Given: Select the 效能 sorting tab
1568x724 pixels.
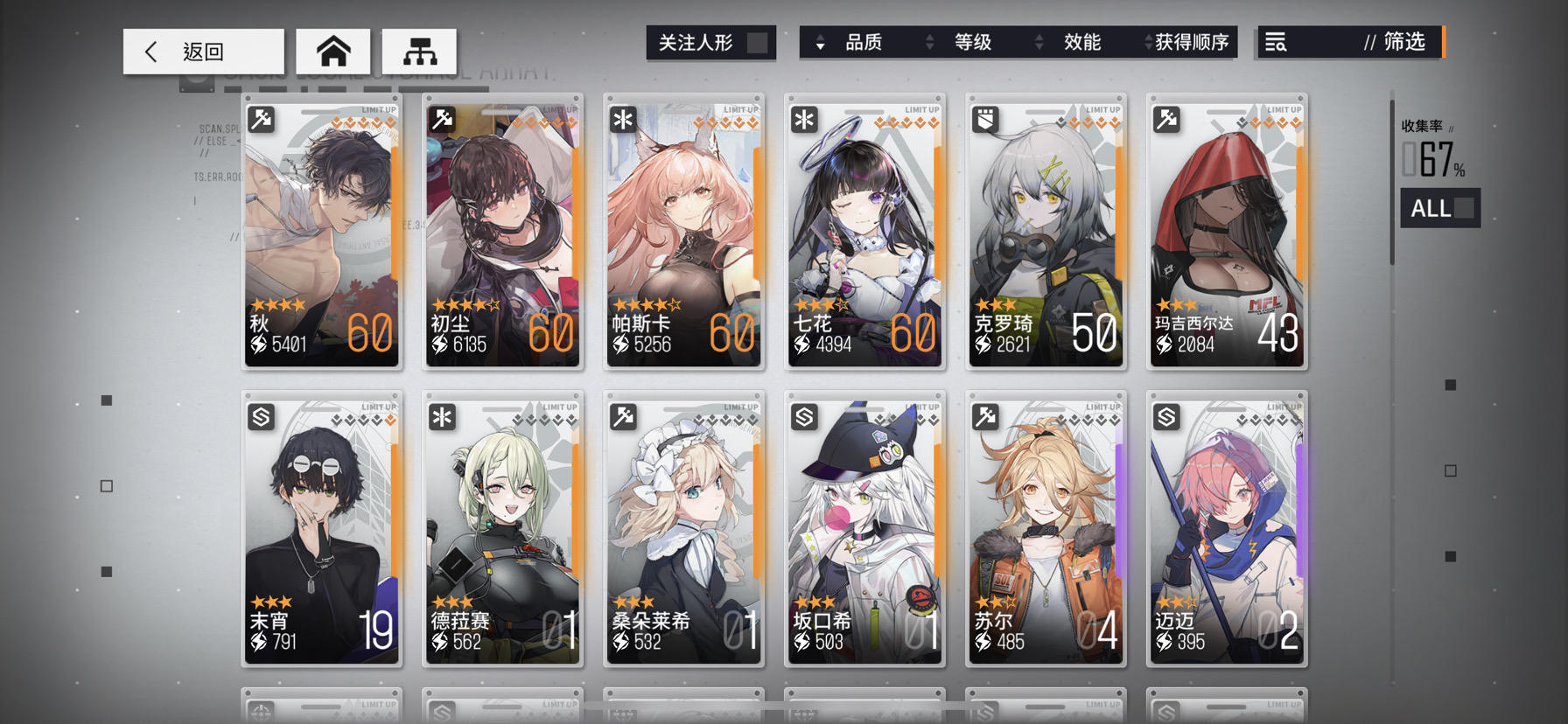Looking at the screenshot, I should click(x=1082, y=42).
